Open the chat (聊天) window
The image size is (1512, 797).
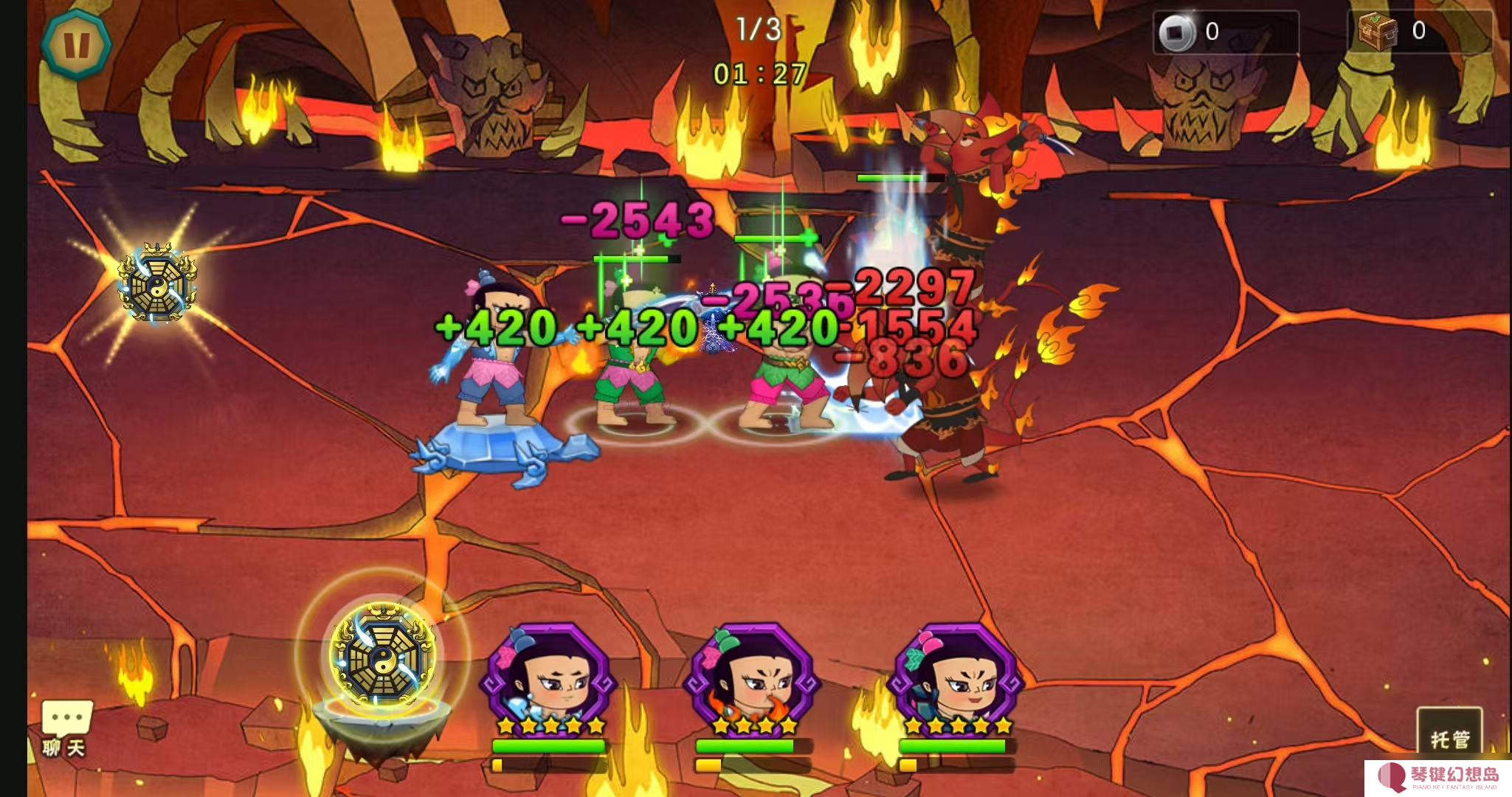point(66,728)
